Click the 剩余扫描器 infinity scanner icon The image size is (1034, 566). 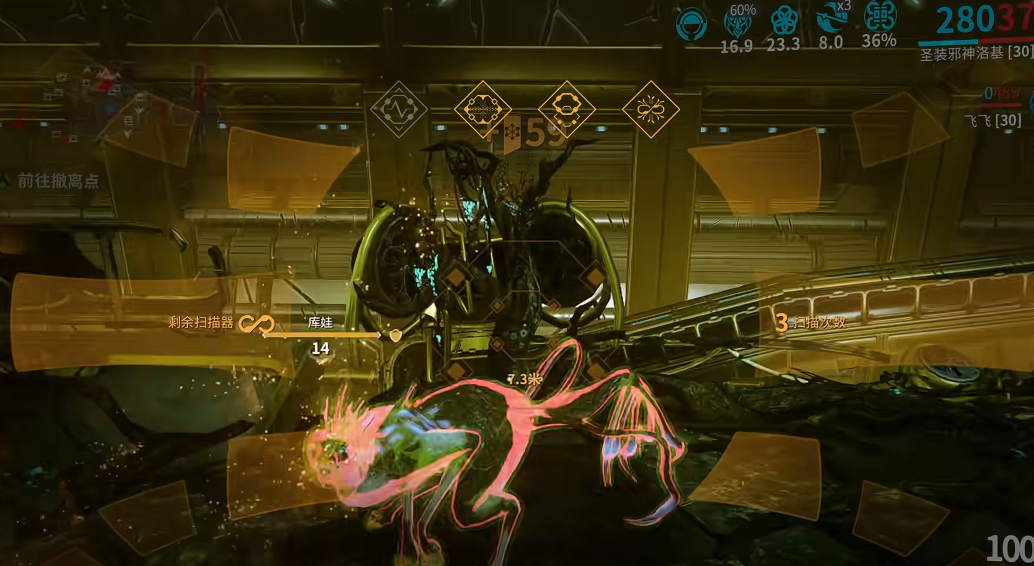click(262, 323)
